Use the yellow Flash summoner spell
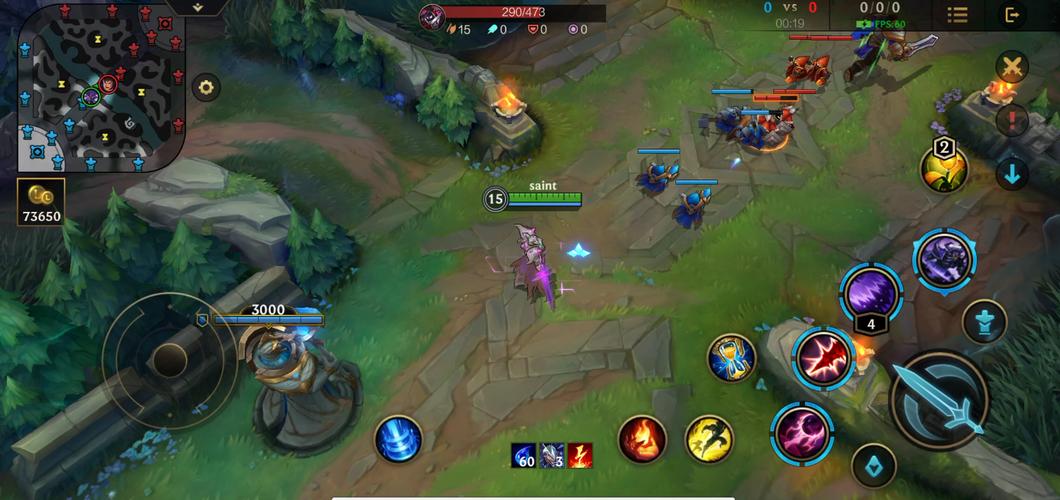The image size is (1060, 500). [x=709, y=439]
